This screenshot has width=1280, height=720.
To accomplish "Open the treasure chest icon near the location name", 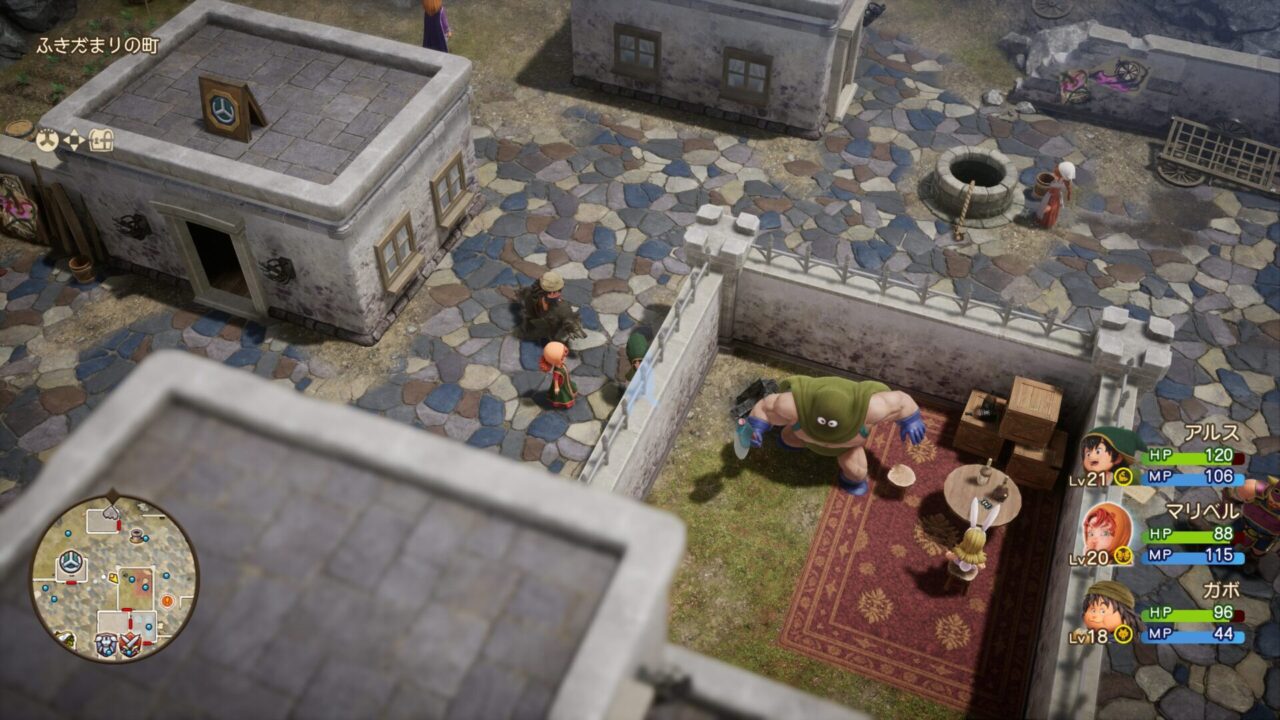I will (x=101, y=140).
